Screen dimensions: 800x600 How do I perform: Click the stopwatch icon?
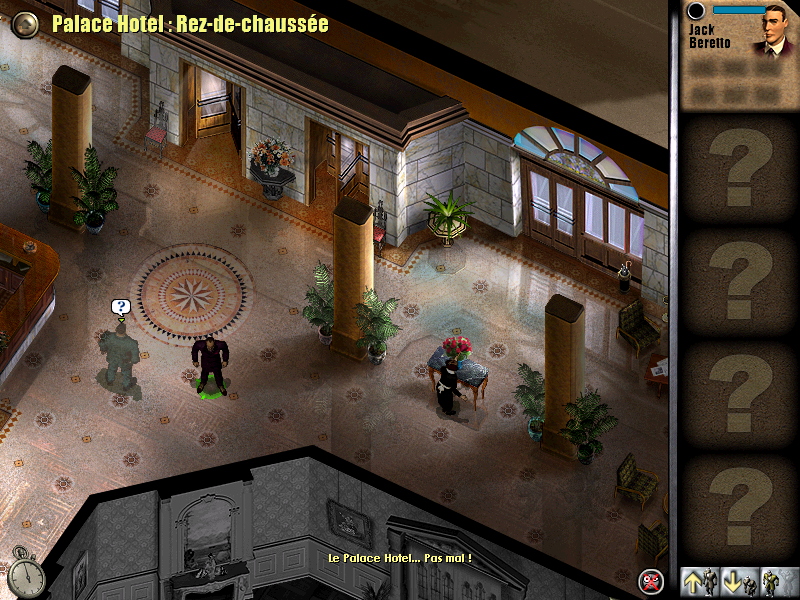pyautogui.click(x=29, y=573)
